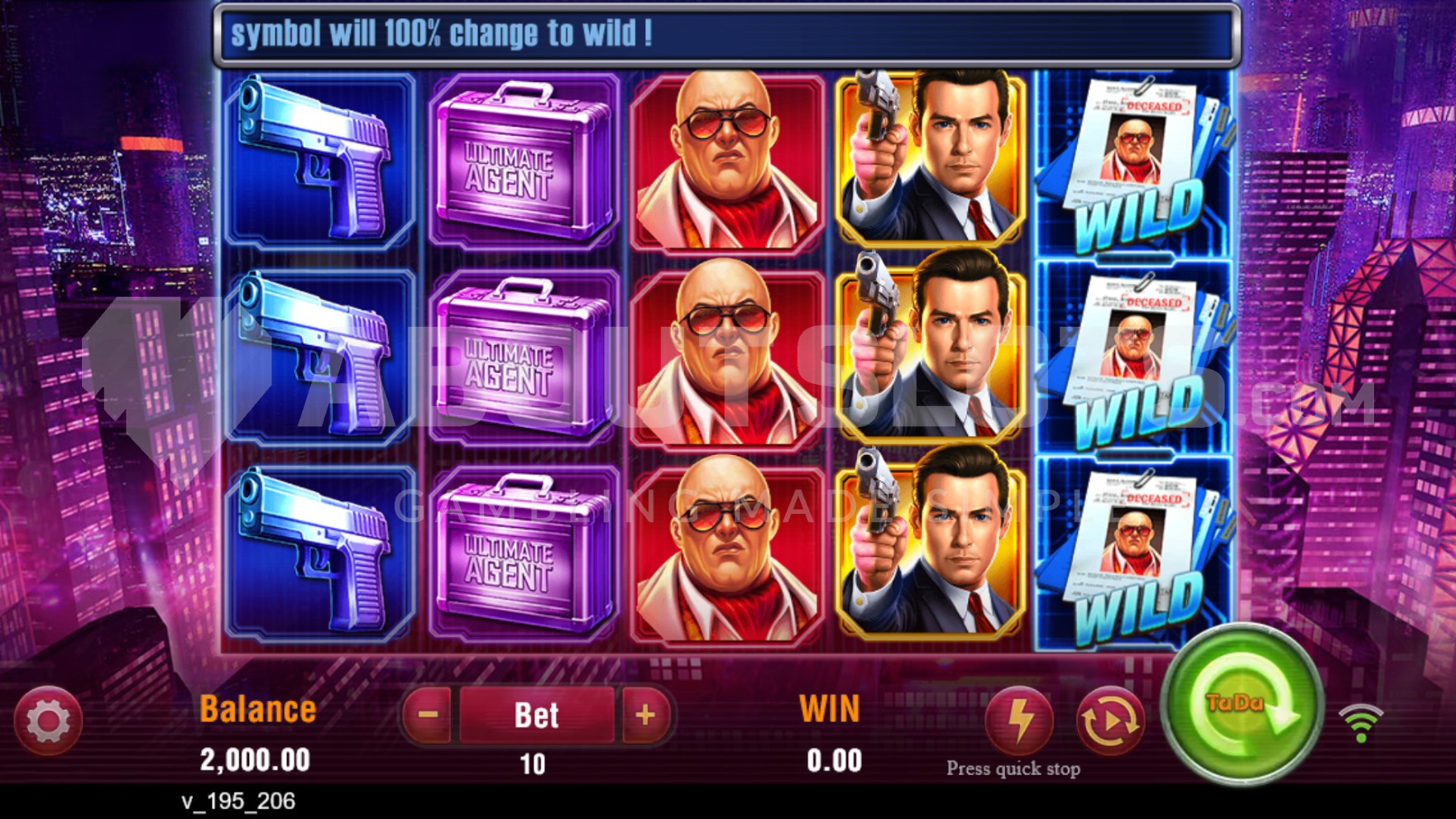This screenshot has width=1456, height=819.
Task: Click the WIN amount showing 0.00
Action: (833, 758)
